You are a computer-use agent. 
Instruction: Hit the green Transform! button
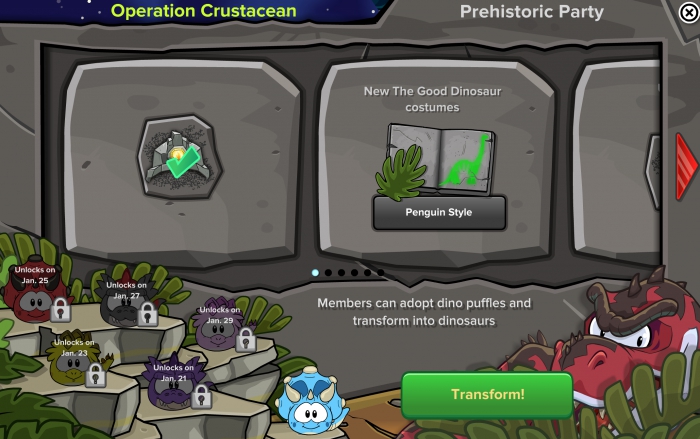(487, 394)
